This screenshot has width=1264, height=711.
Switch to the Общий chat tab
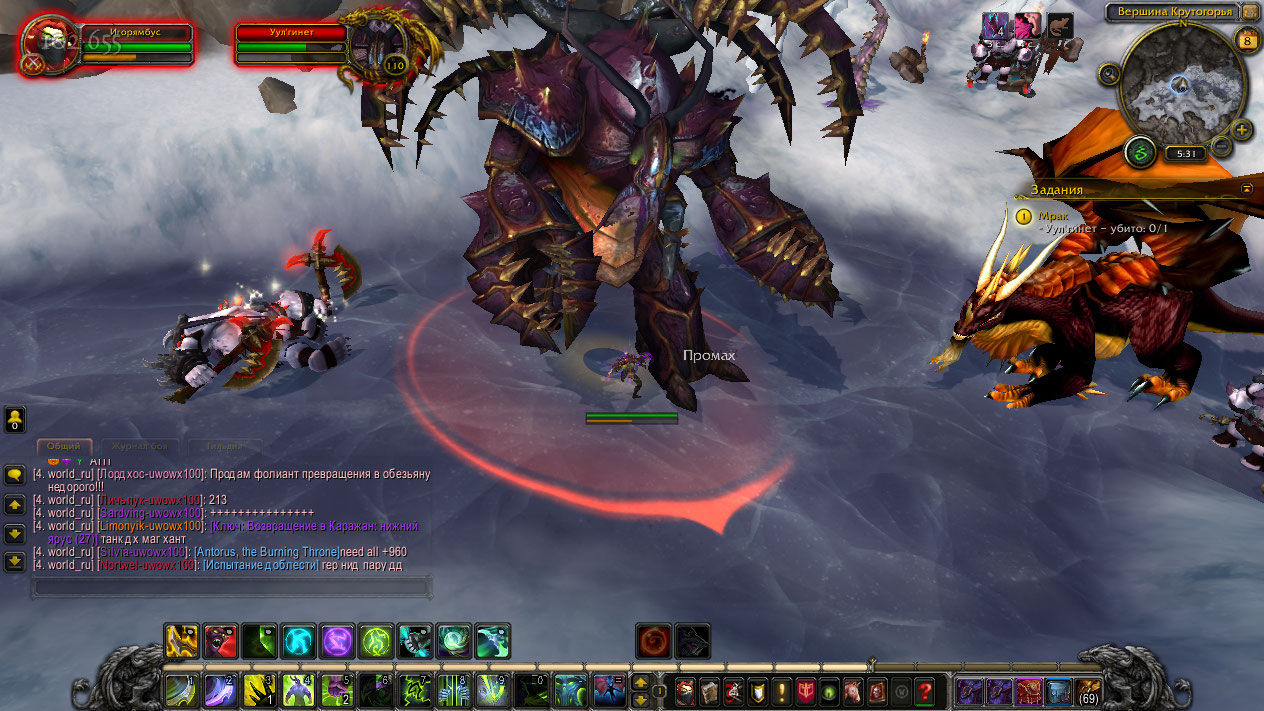[x=64, y=446]
